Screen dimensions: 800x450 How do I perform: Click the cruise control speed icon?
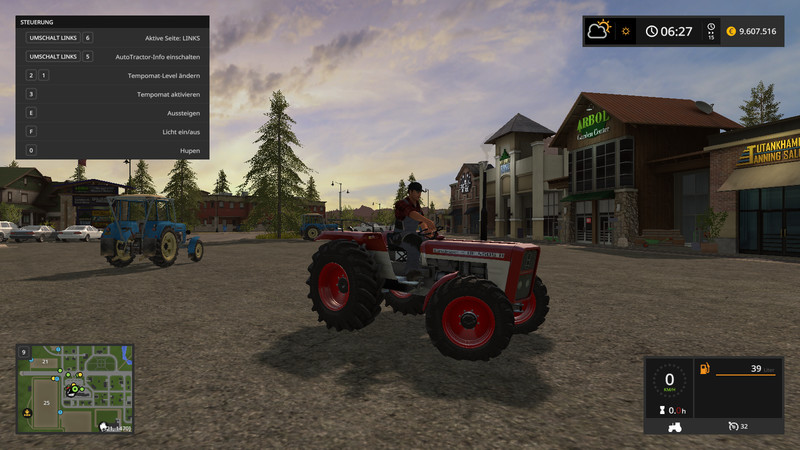[735, 426]
